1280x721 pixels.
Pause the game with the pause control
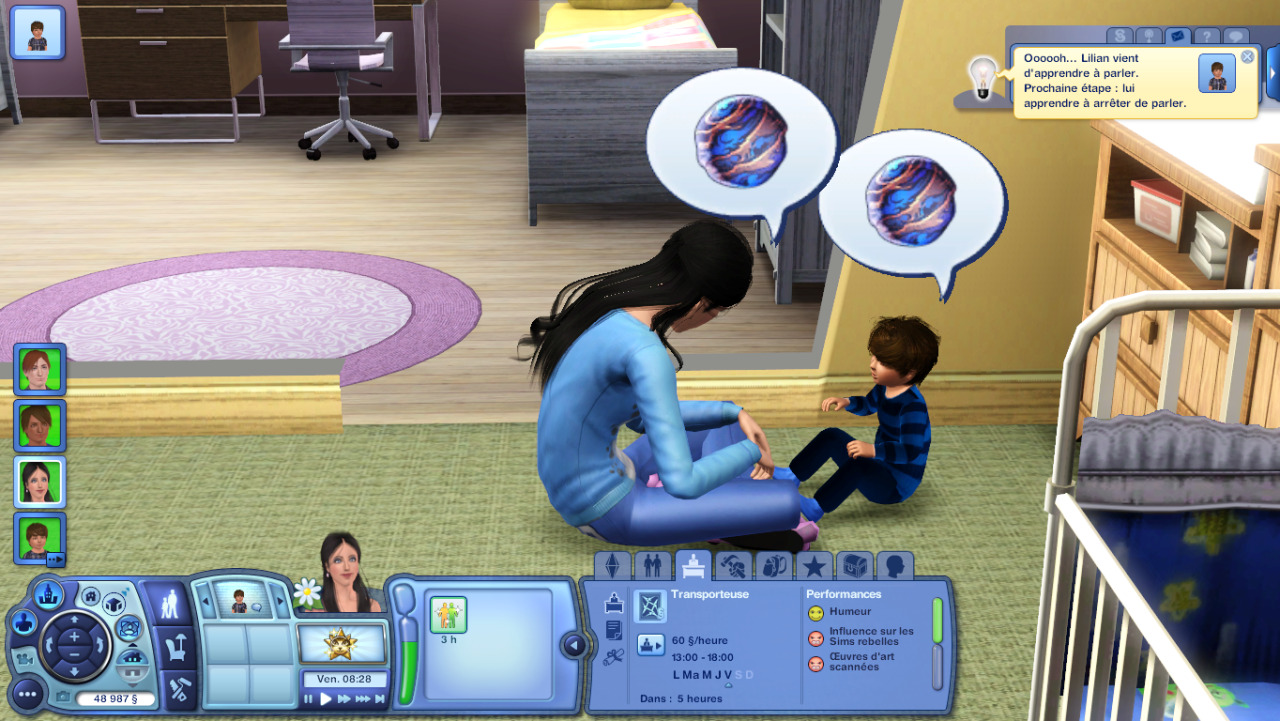309,699
